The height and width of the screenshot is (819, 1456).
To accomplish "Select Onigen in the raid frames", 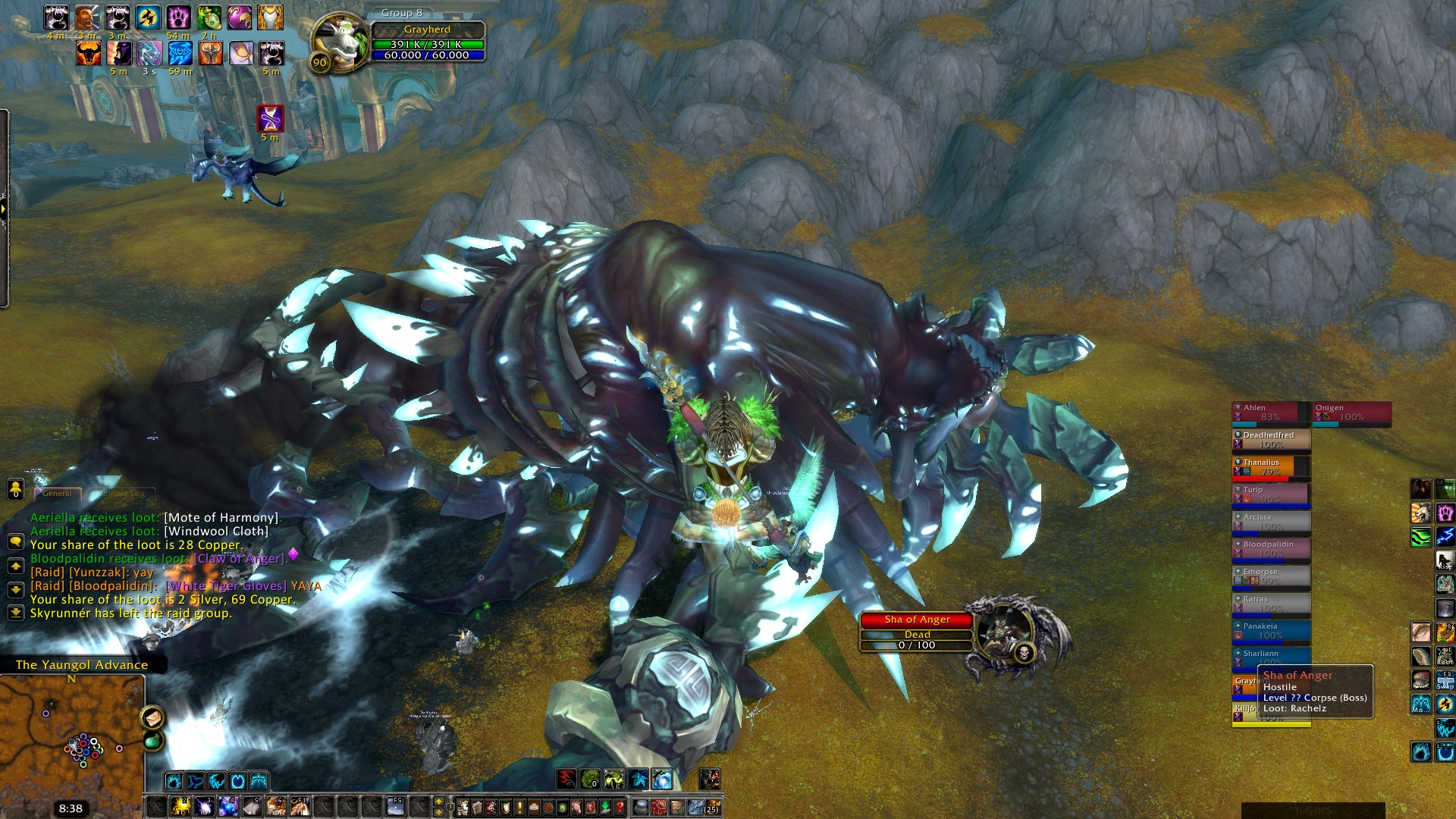I will (x=1352, y=413).
